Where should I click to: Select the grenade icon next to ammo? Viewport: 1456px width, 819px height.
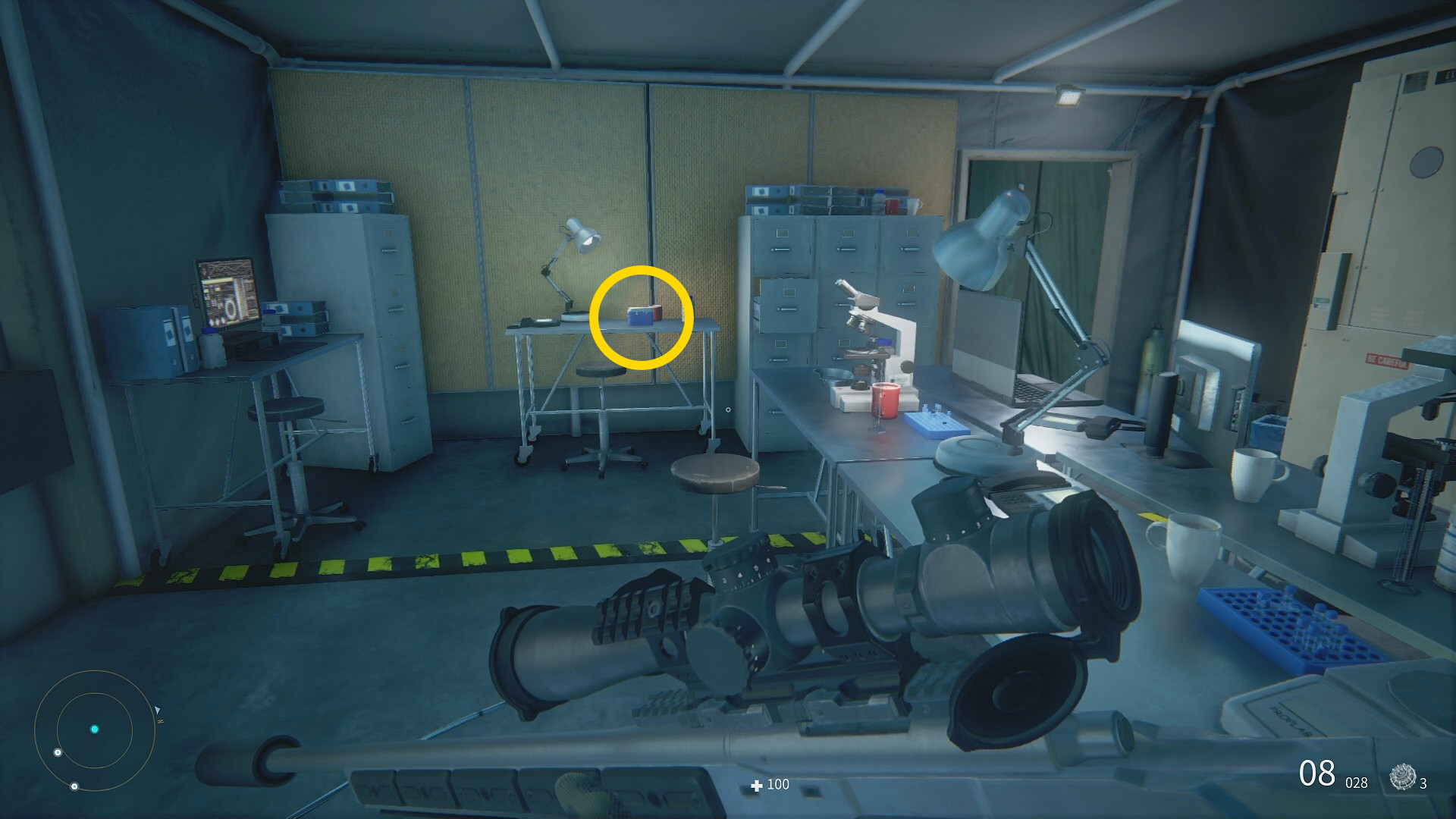click(x=1402, y=777)
